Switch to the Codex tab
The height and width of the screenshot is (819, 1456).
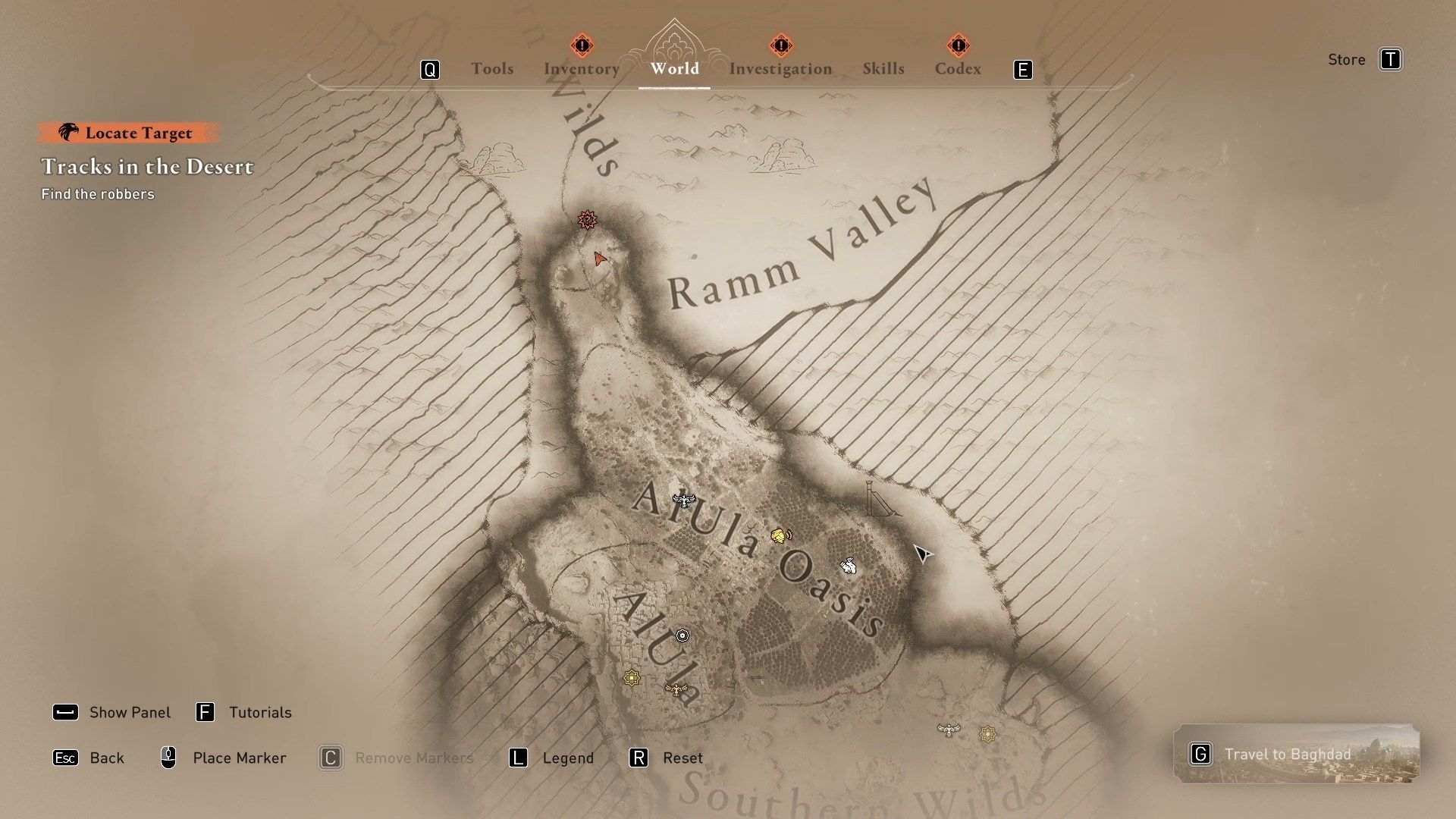(958, 68)
